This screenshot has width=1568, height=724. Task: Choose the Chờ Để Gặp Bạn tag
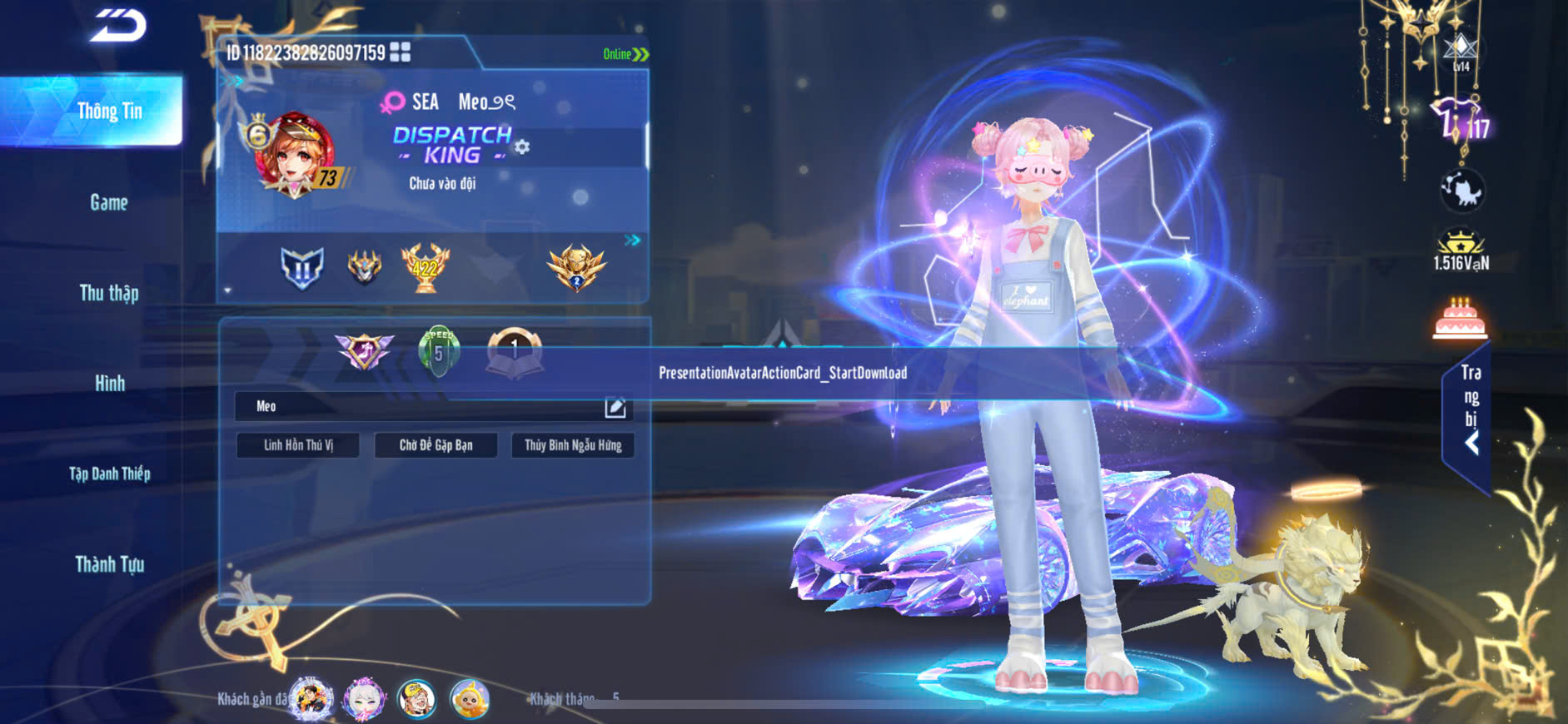[x=436, y=445]
